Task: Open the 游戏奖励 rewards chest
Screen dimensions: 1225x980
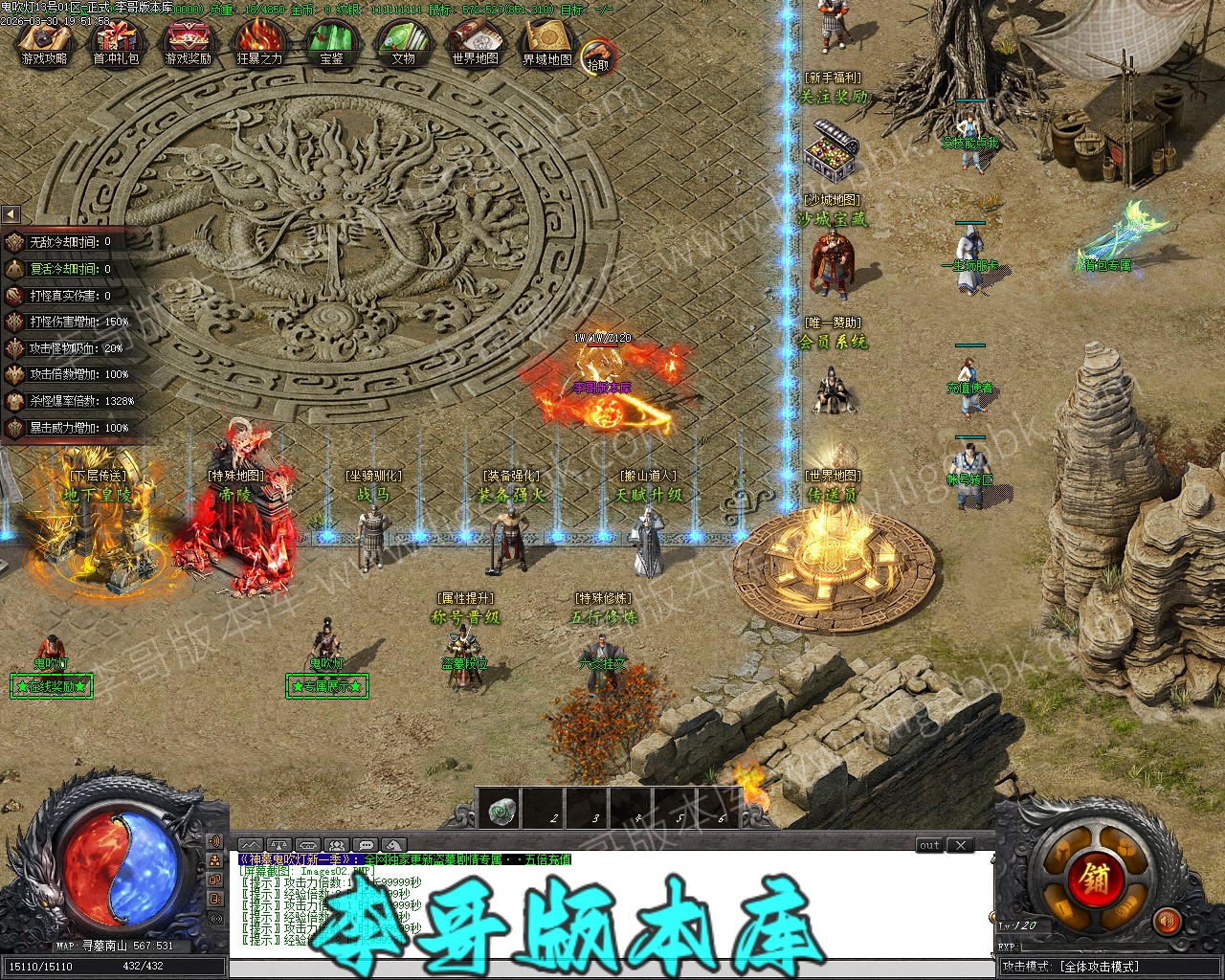Action: point(188,44)
